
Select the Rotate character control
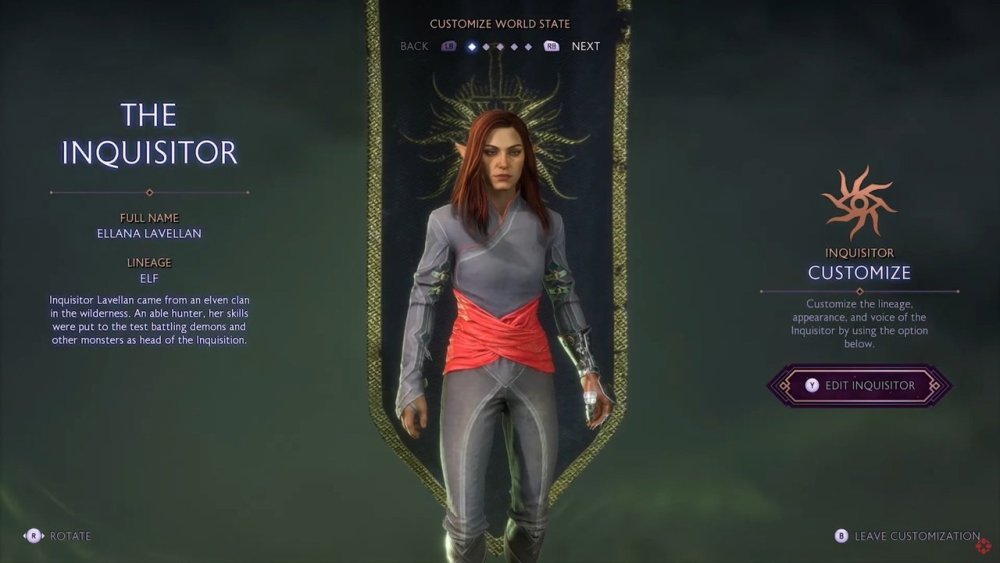(69, 536)
